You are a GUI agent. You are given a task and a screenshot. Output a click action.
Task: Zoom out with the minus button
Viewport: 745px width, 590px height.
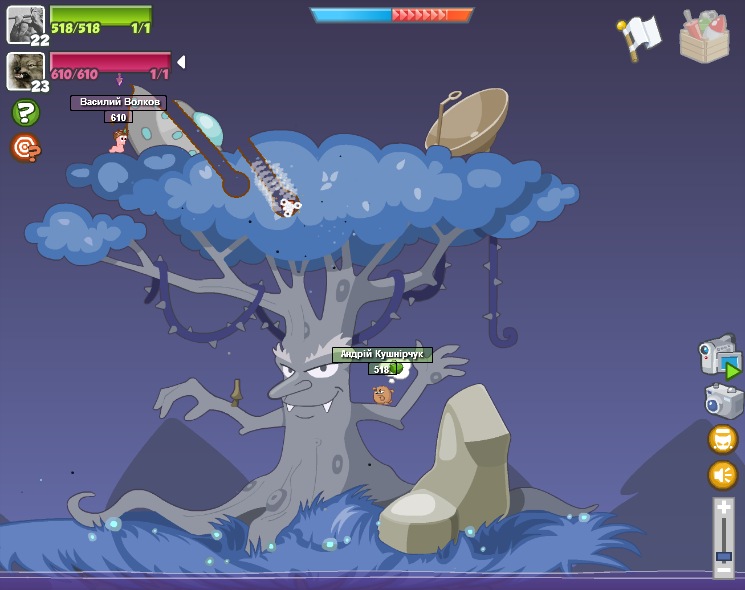724,570
